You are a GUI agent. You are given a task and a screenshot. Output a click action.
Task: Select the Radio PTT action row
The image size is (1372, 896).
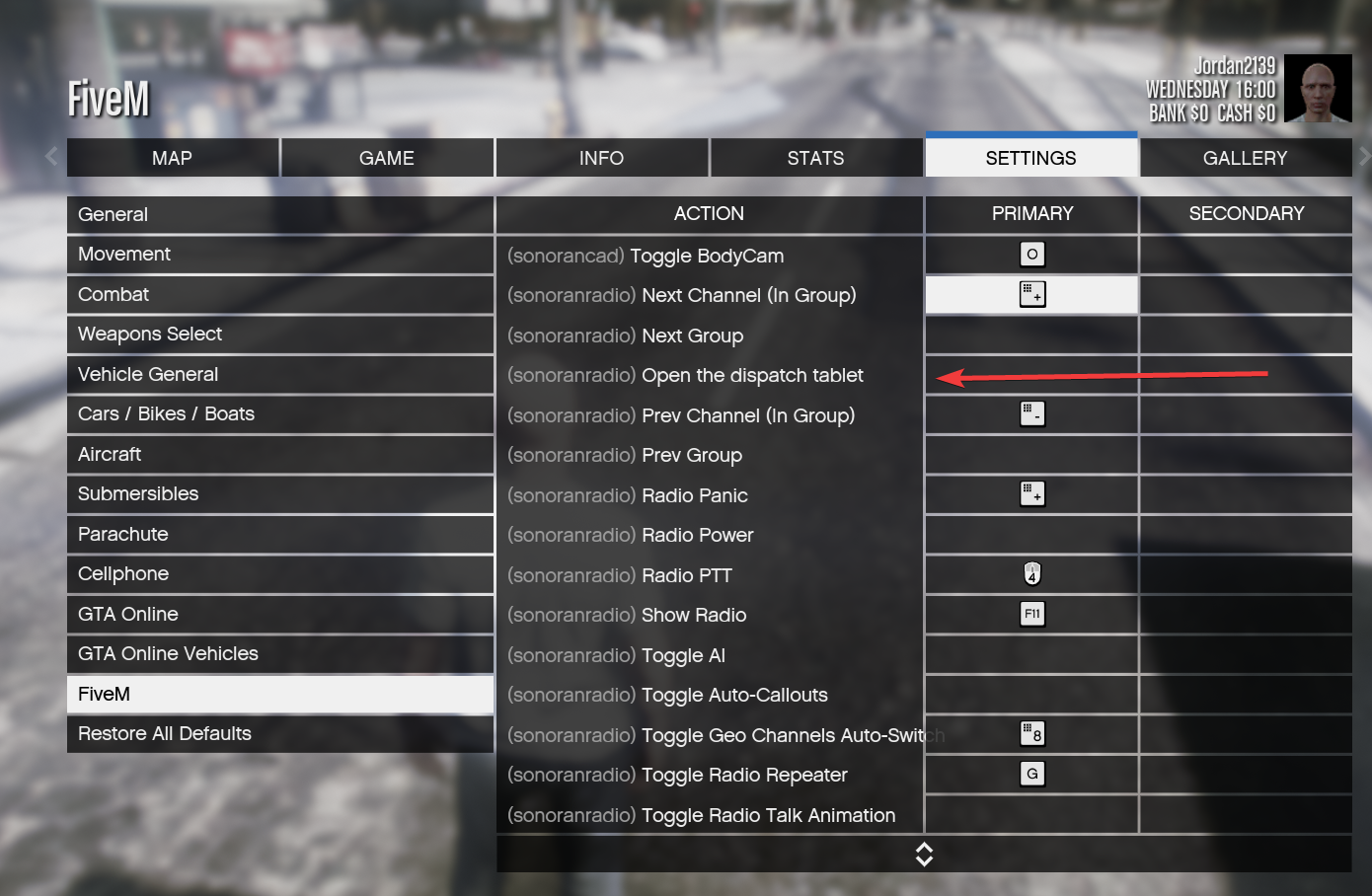pyautogui.click(x=709, y=575)
